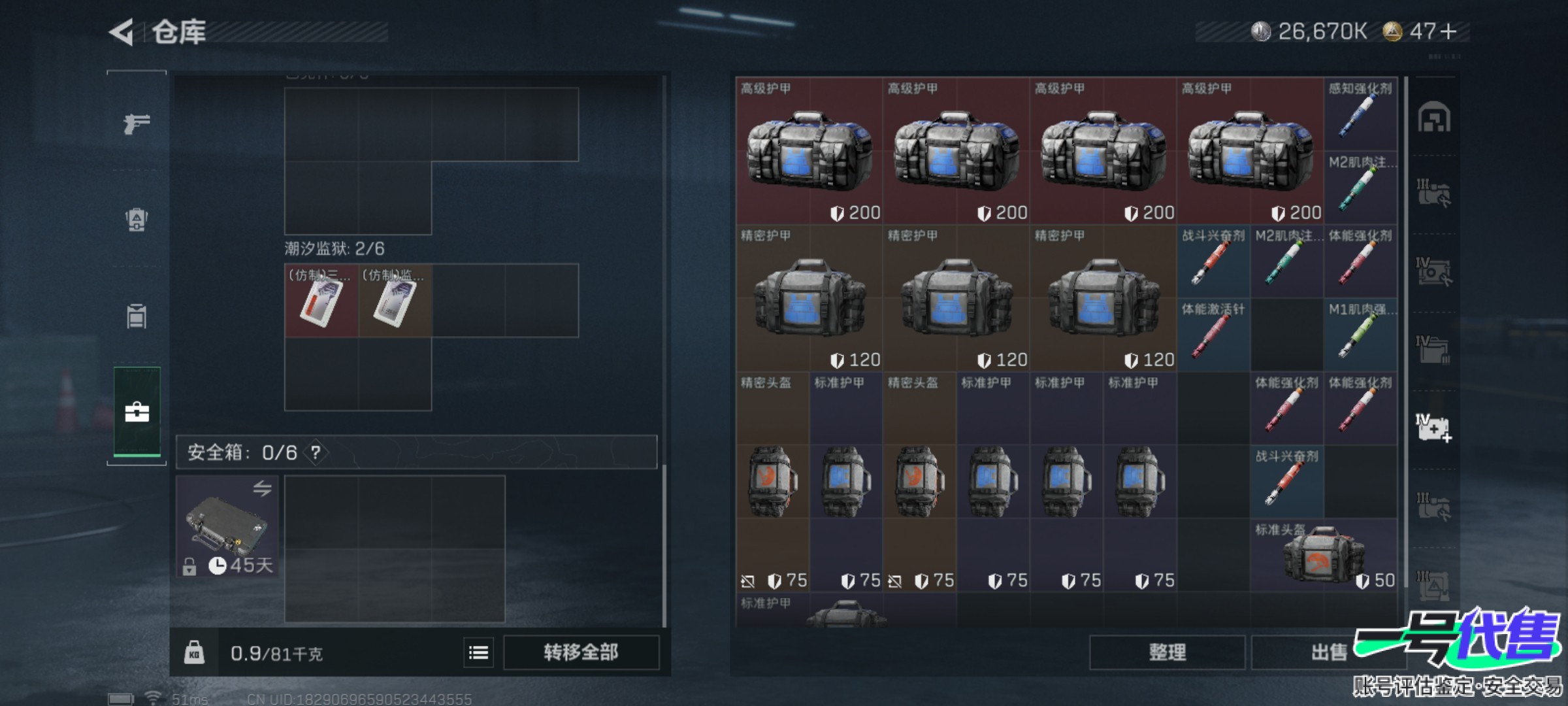Pick the 体能激活针 injector item
The height and width of the screenshot is (706, 1568).
[x=1213, y=335]
